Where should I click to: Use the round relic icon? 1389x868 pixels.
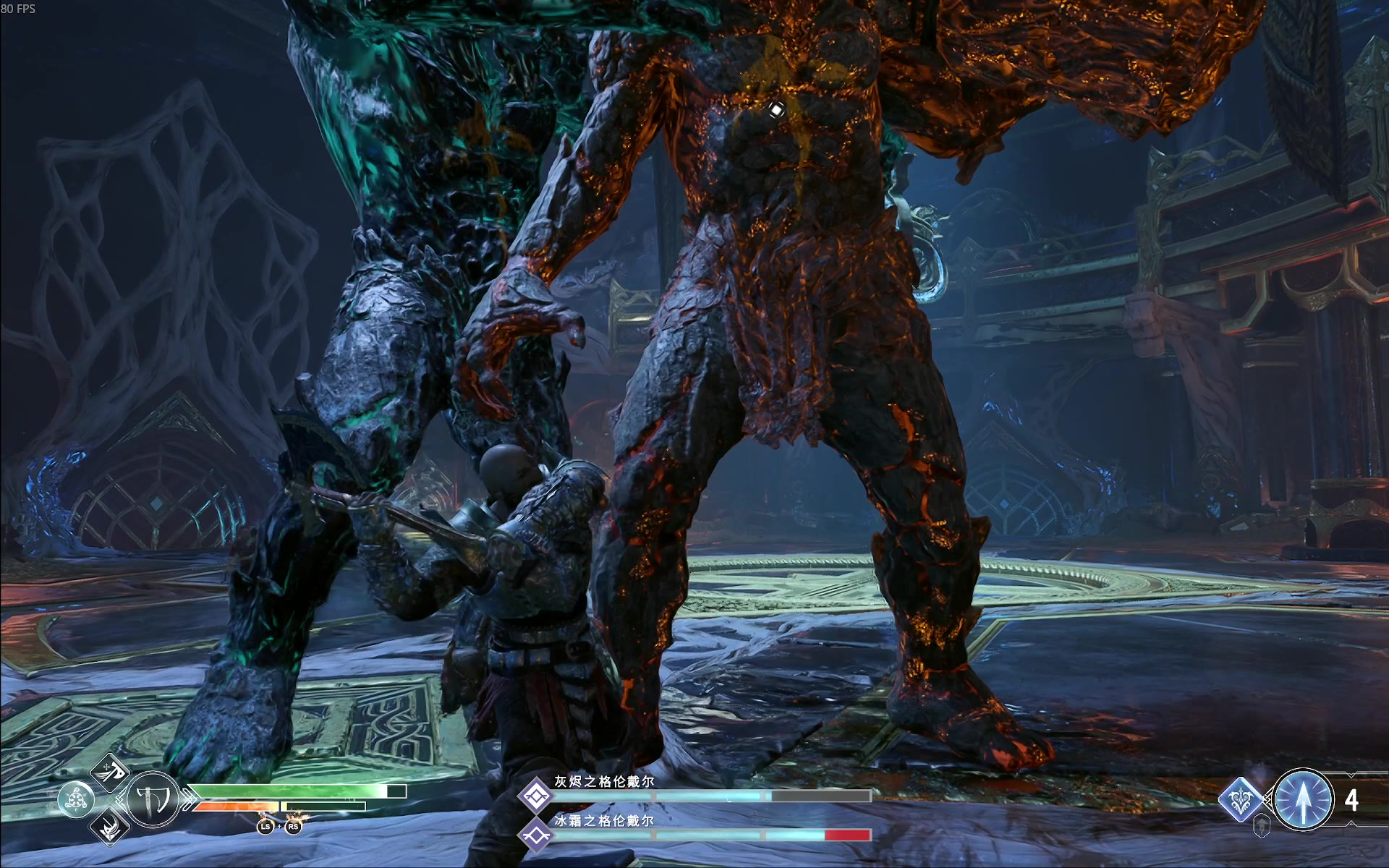[76, 800]
